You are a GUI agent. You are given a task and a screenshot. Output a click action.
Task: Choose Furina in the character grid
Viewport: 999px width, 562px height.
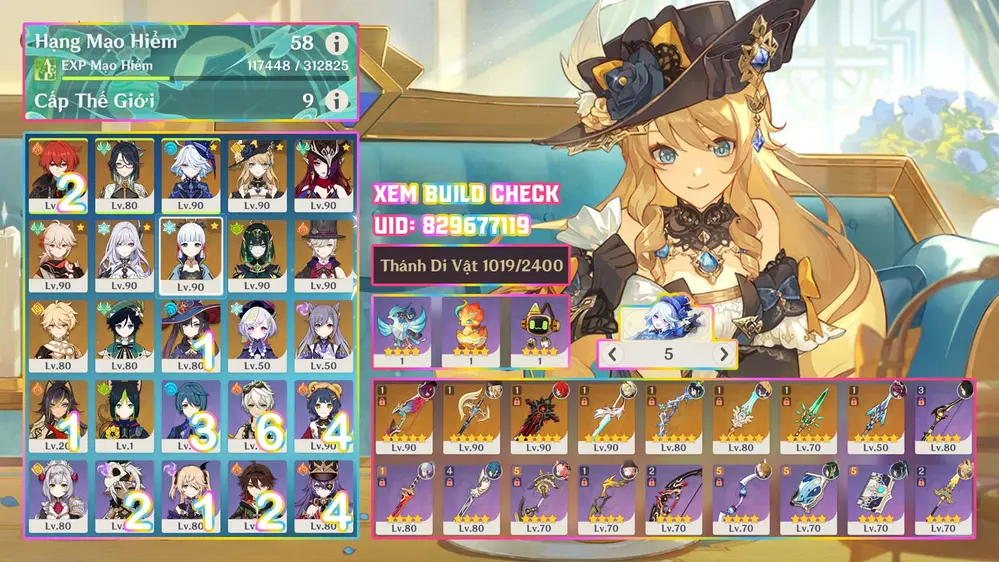point(191,175)
